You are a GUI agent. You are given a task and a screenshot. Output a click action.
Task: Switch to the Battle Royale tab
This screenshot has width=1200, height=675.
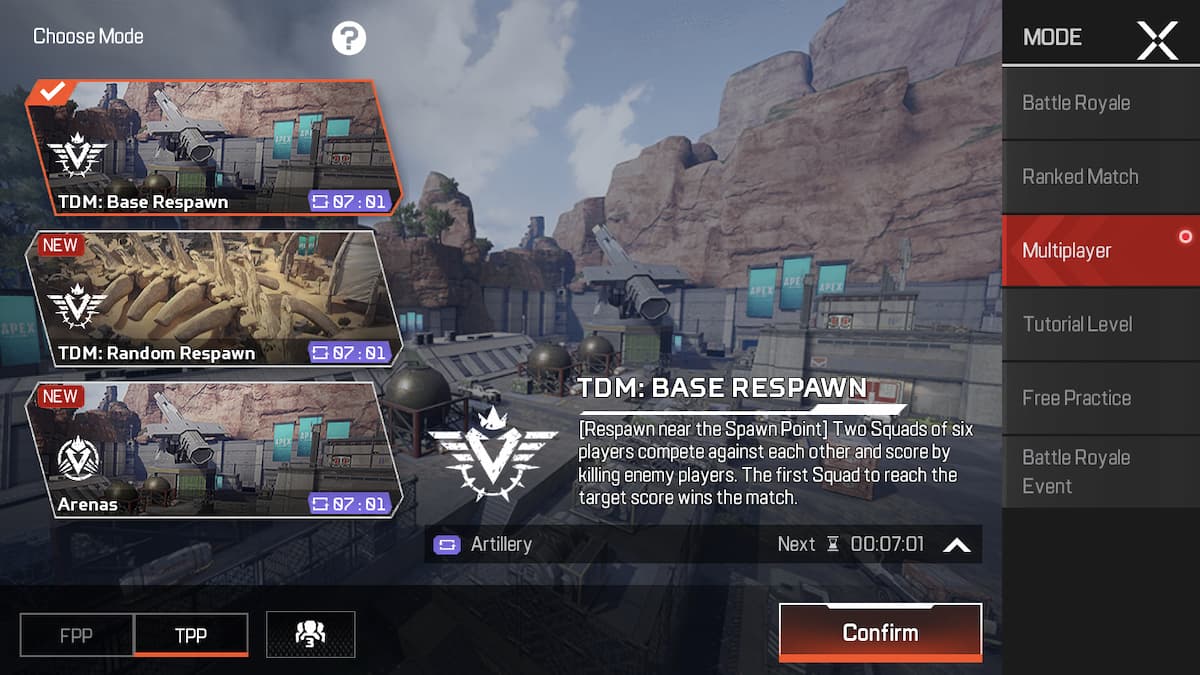pyautogui.click(x=1100, y=103)
